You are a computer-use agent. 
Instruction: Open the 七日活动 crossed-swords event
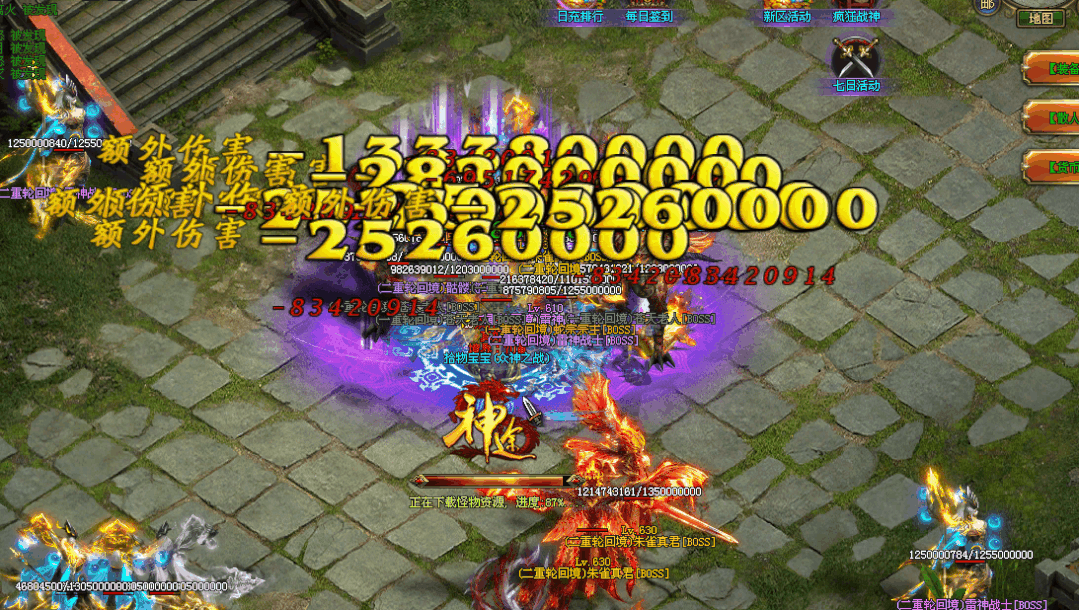pyautogui.click(x=856, y=60)
